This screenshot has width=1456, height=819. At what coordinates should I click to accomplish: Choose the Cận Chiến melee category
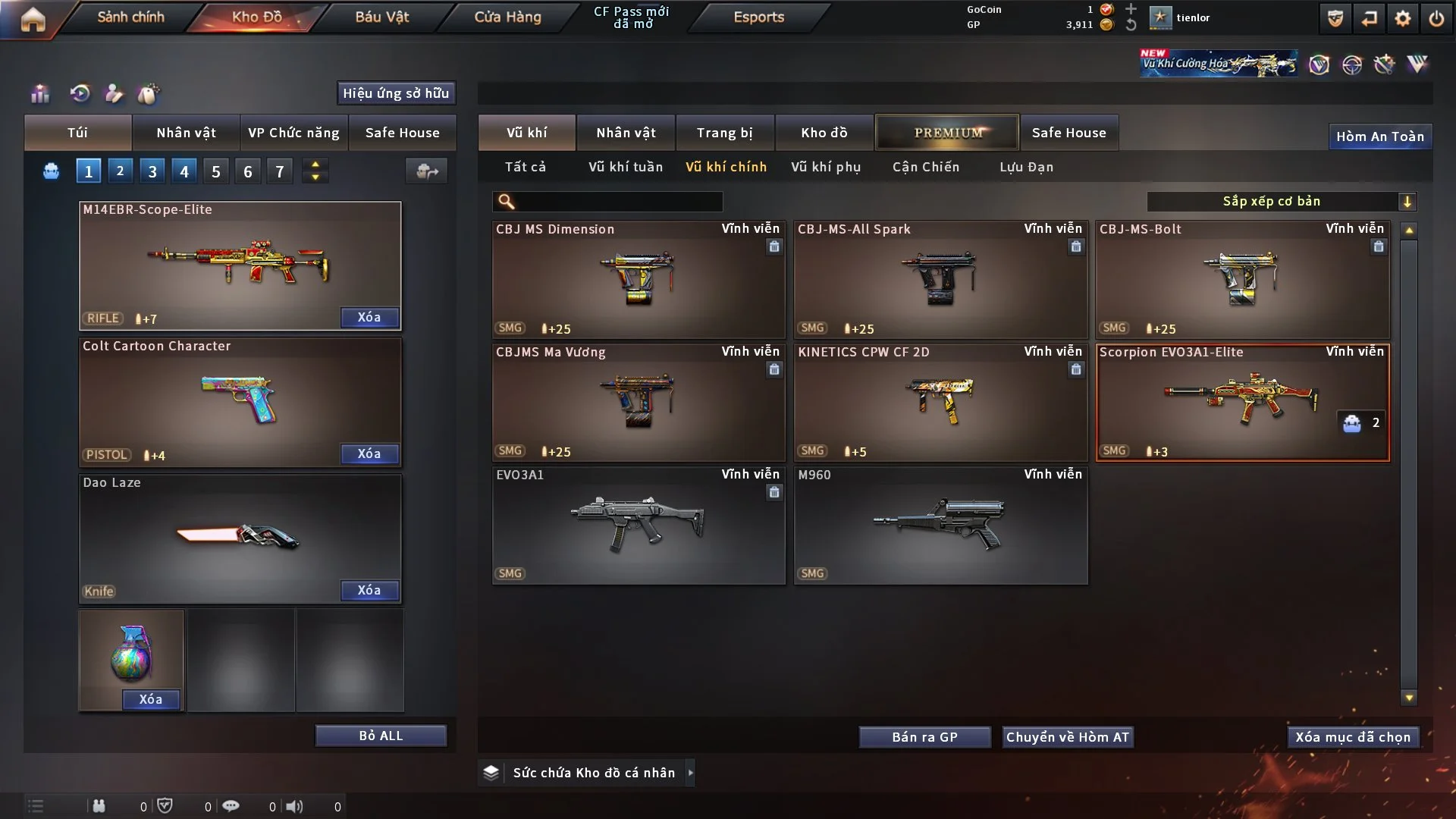point(925,167)
